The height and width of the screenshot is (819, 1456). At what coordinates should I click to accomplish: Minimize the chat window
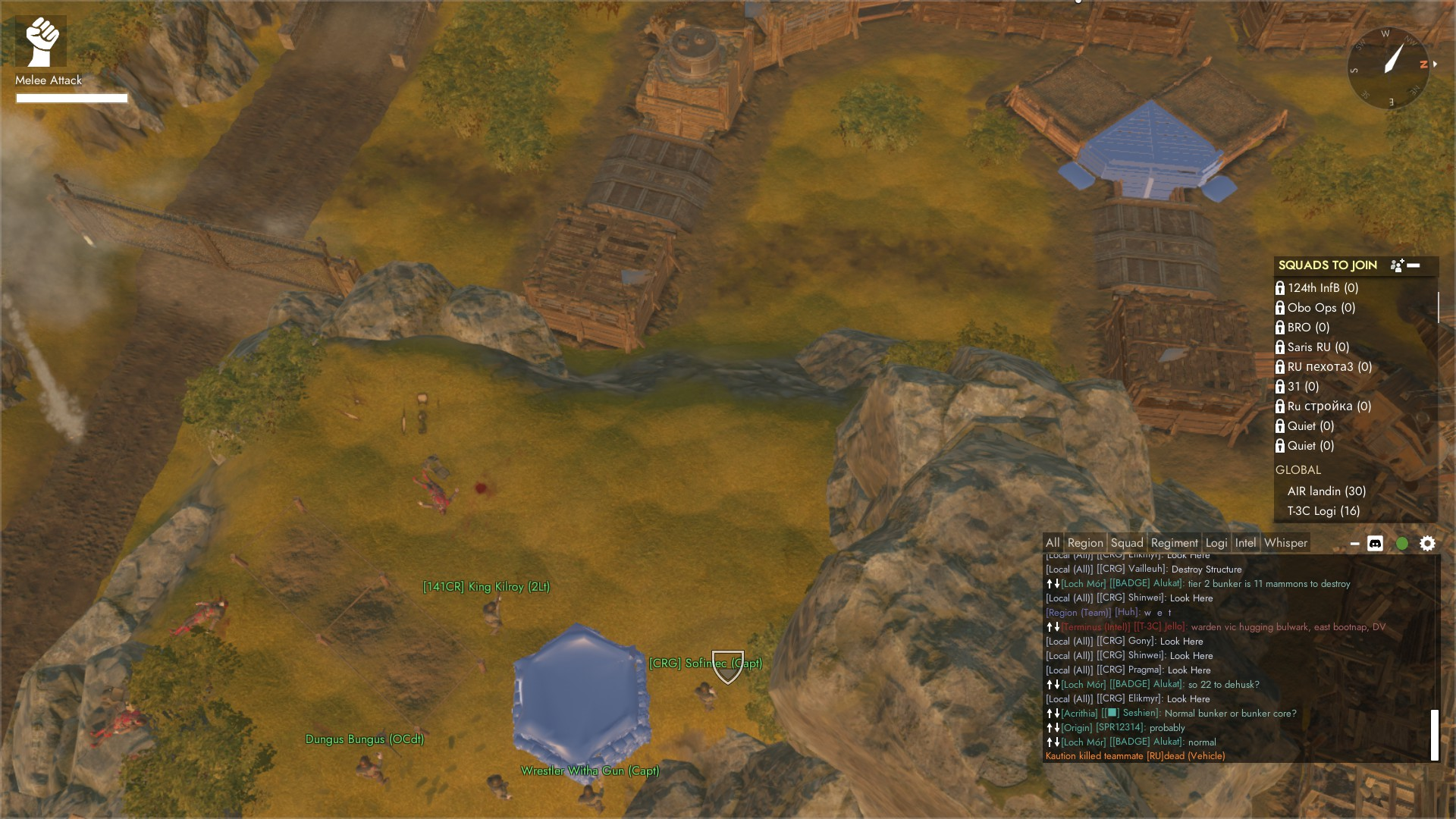coord(1354,544)
